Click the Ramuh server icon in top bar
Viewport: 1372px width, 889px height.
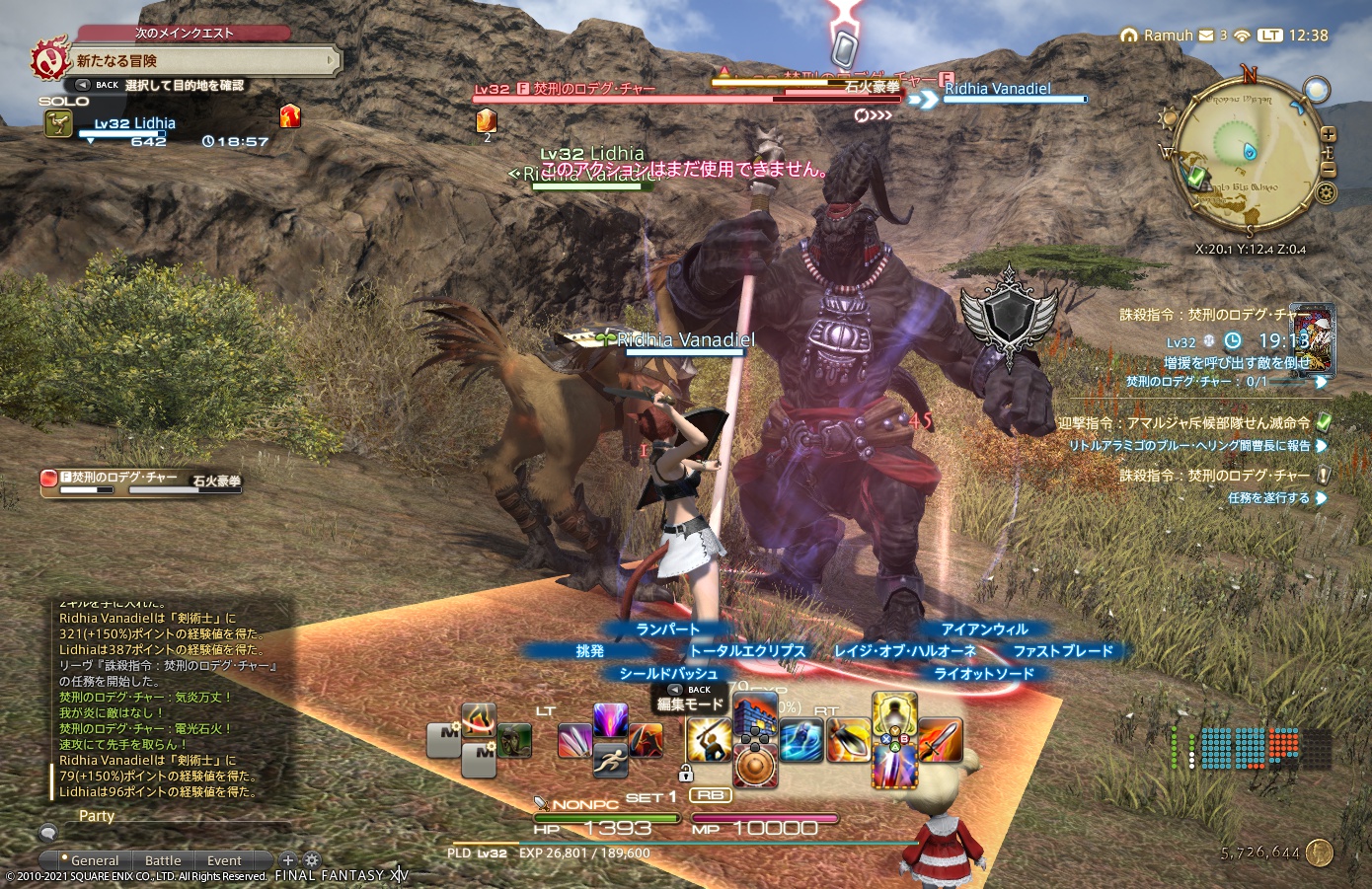click(x=1128, y=34)
